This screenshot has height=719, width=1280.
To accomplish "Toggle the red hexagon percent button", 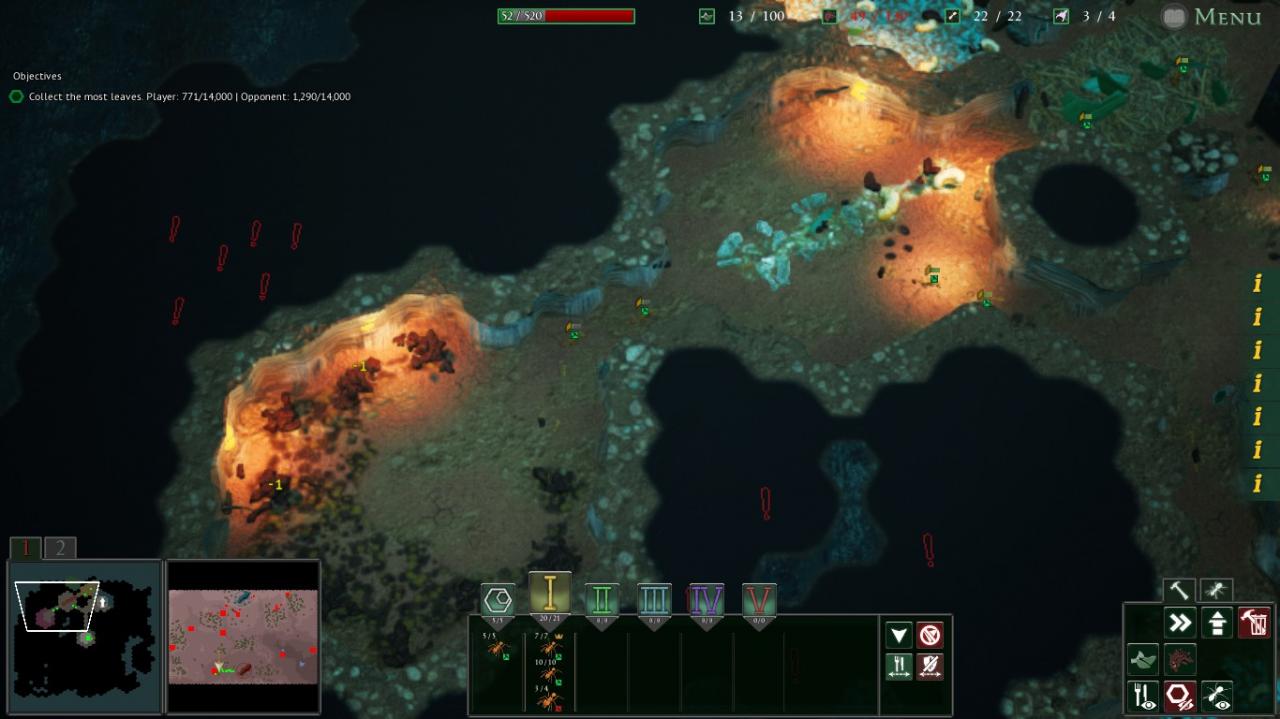I will [x=1180, y=696].
